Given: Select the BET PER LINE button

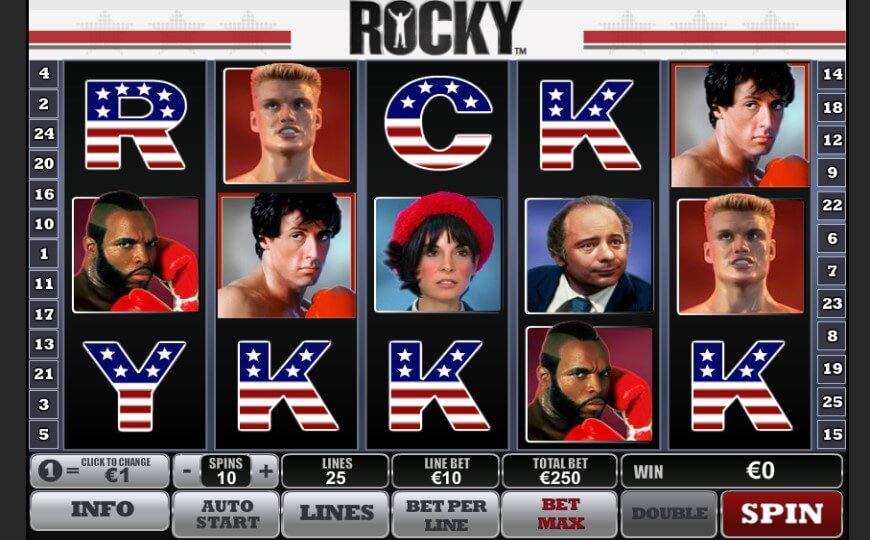Looking at the screenshot, I should 445,513.
